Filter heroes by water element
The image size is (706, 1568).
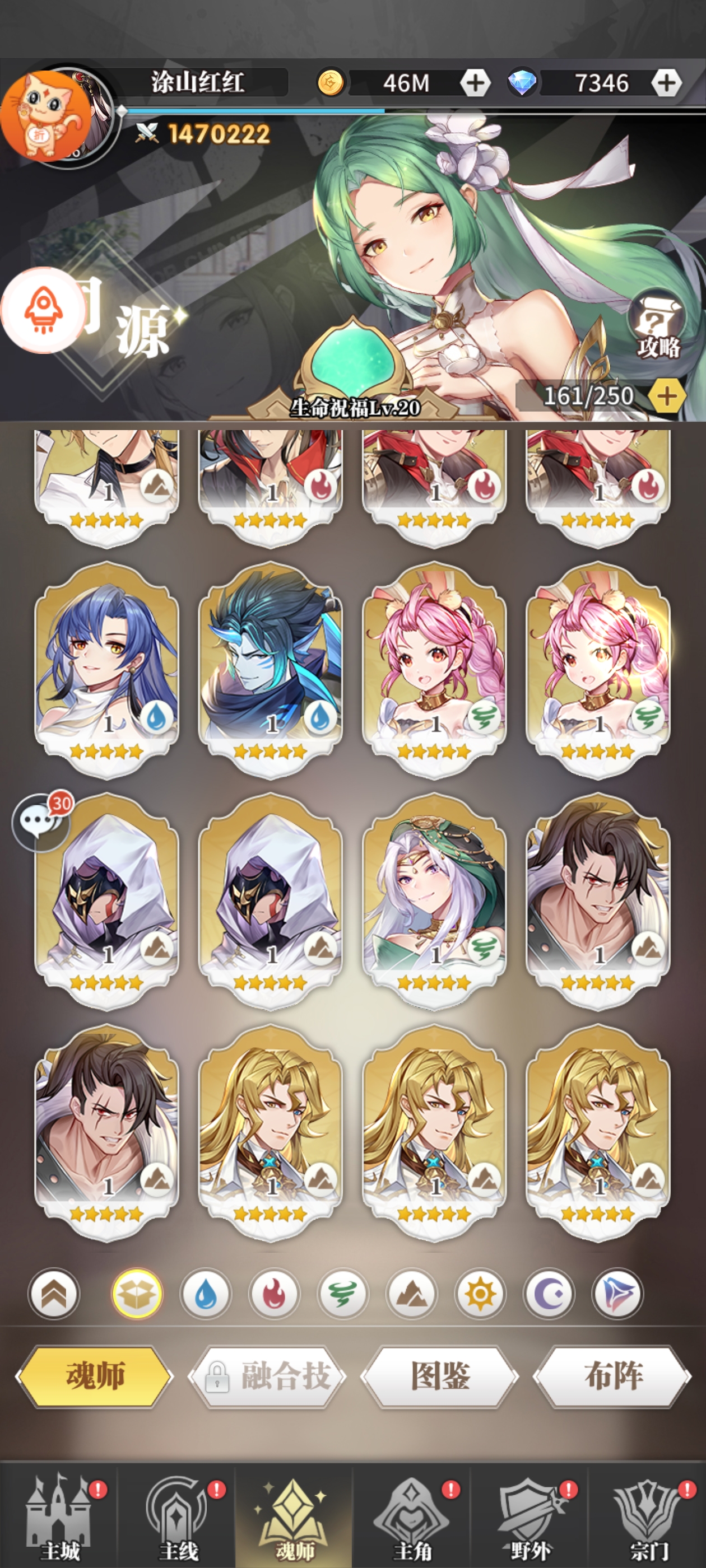206,1294
